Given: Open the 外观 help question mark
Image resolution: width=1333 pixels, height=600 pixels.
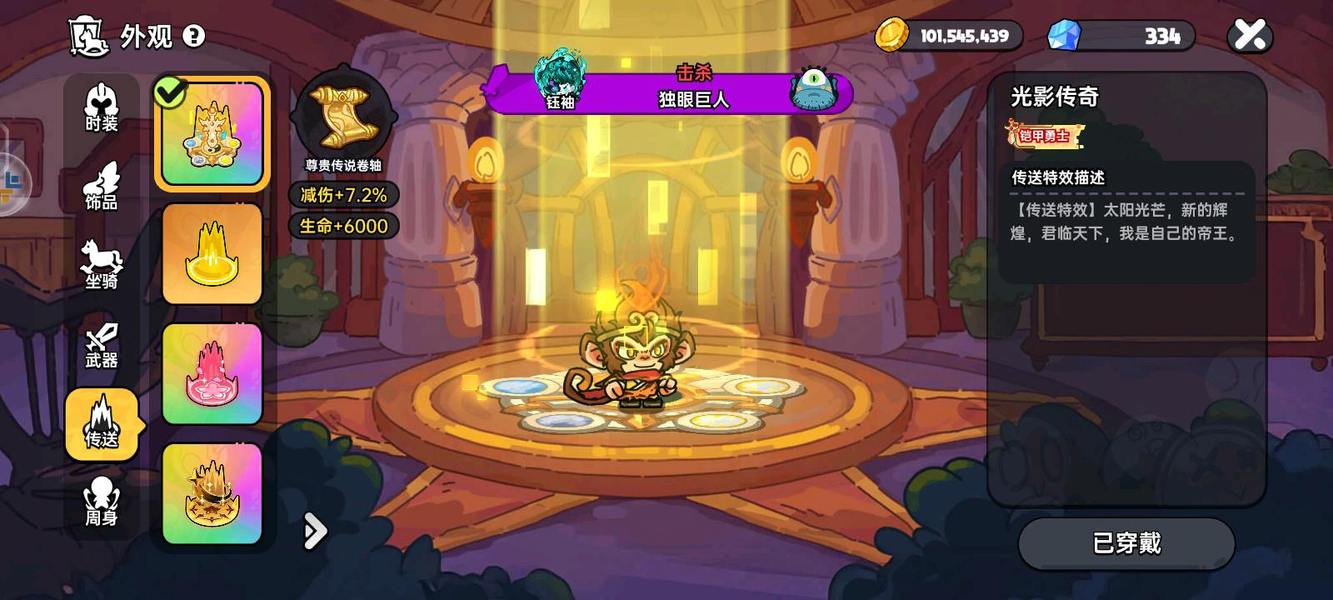Looking at the screenshot, I should tap(194, 37).
